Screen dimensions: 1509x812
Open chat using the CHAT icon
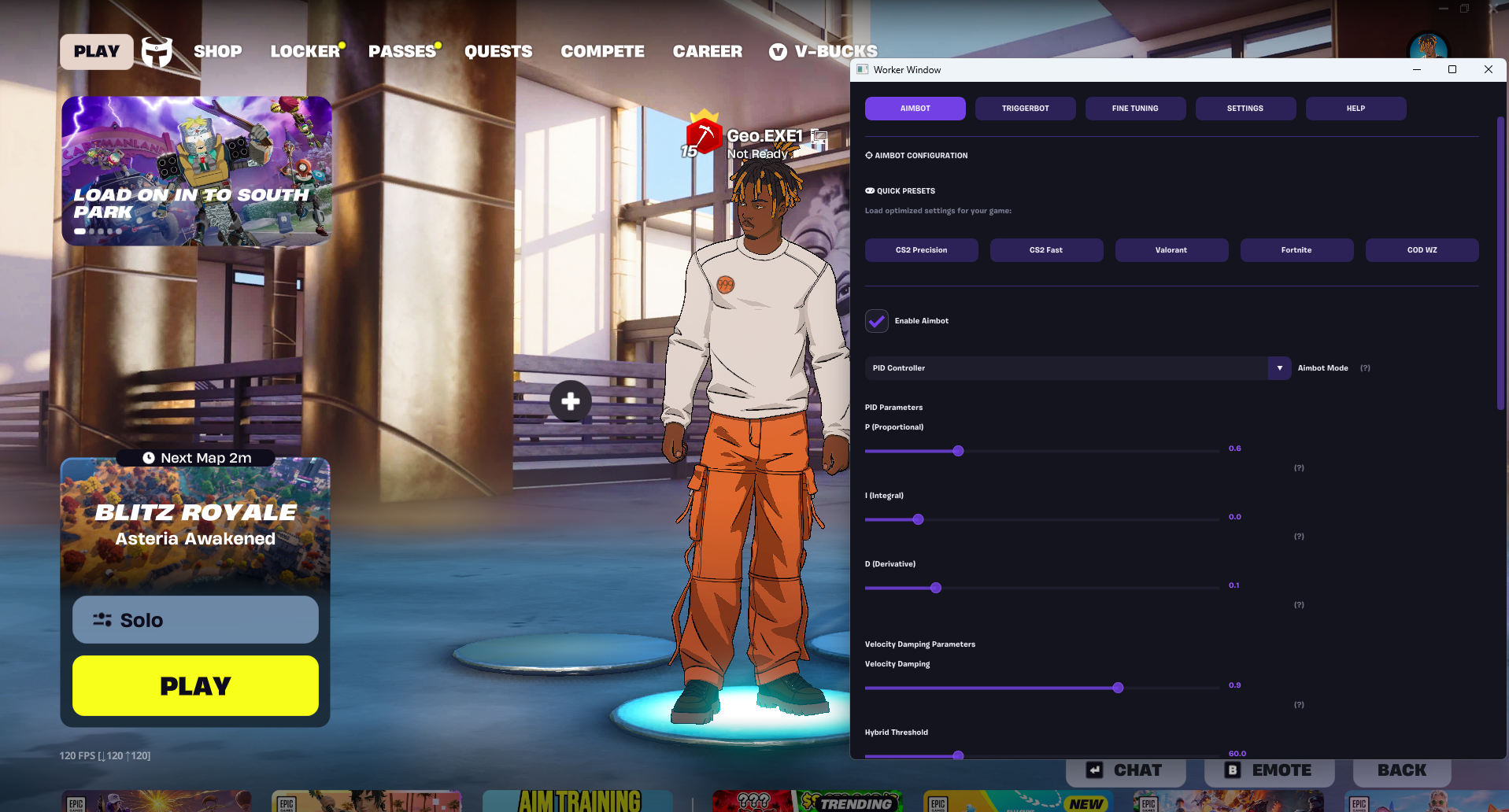click(1094, 770)
